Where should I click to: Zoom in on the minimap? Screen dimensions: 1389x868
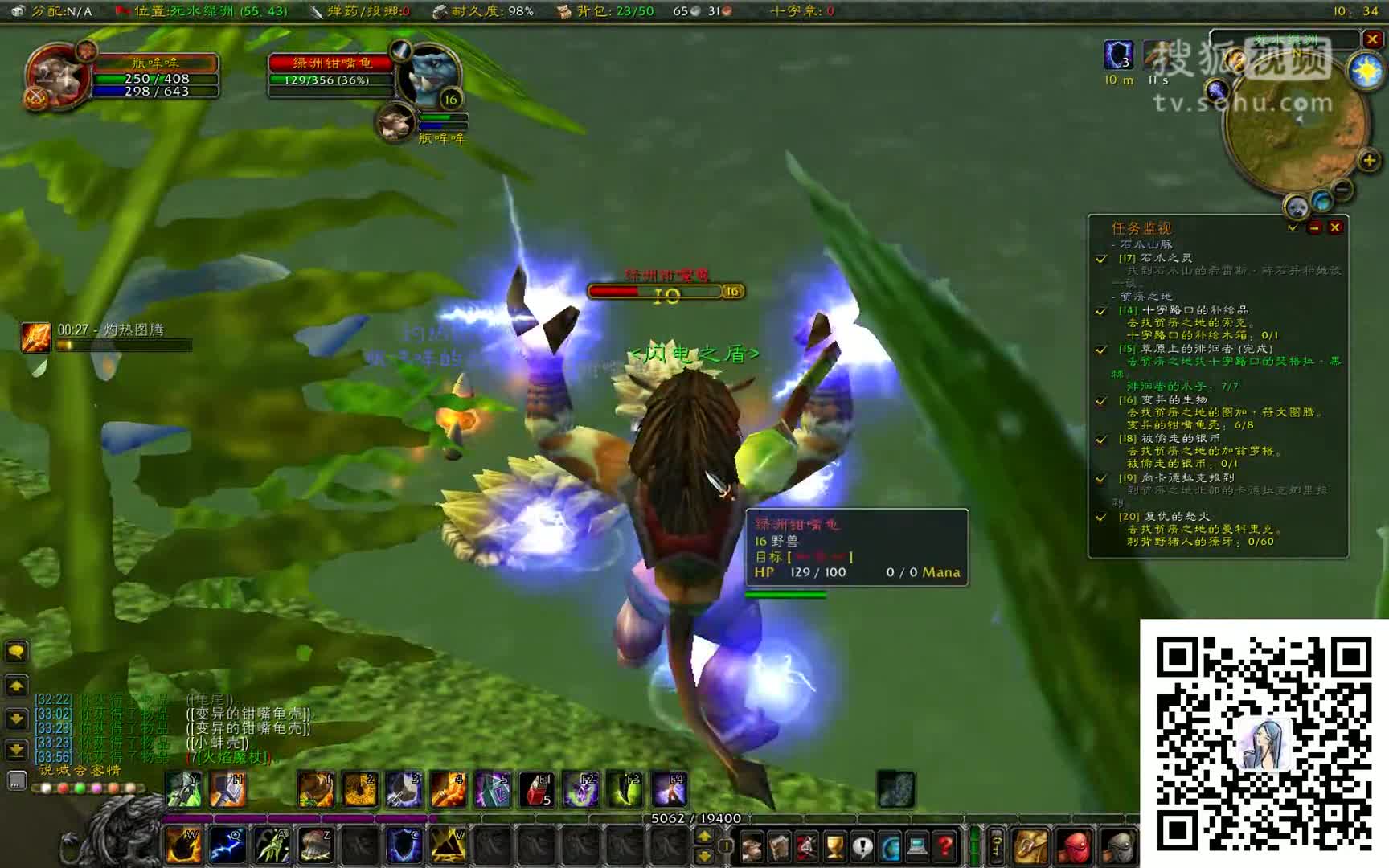[1369, 161]
